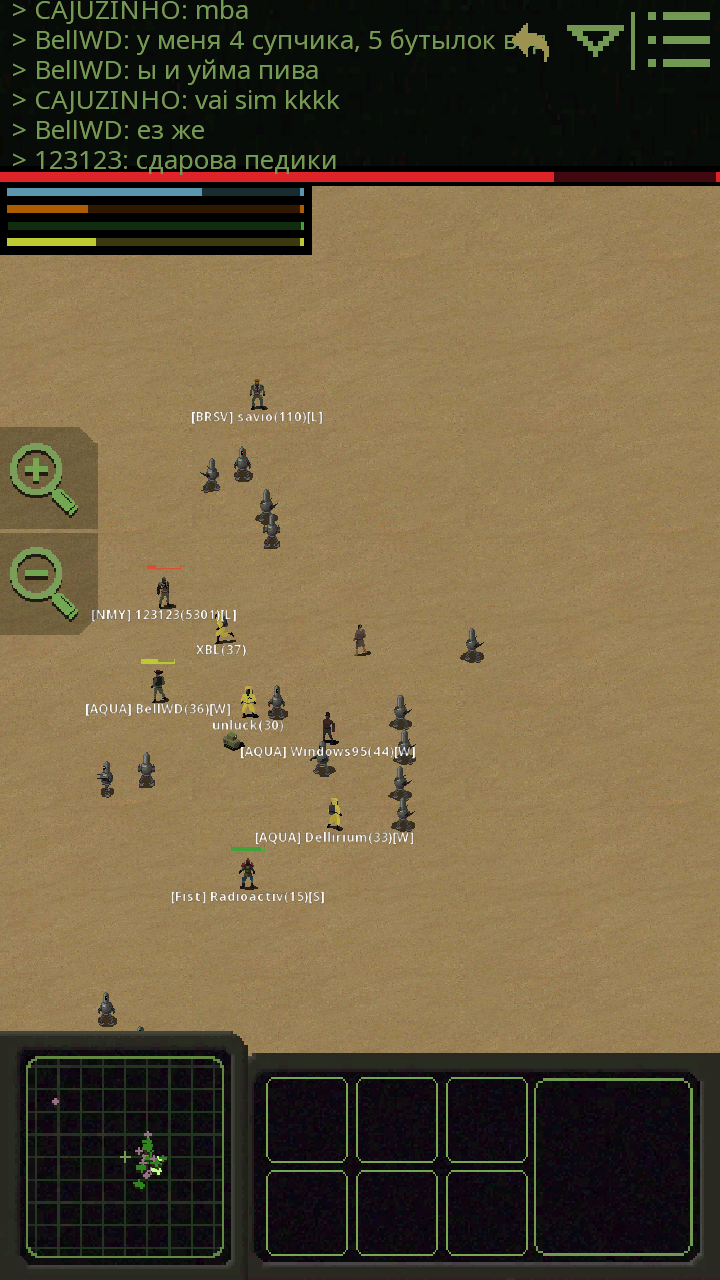
Task: Zoom in with the plus magnifier
Action: (x=44, y=478)
